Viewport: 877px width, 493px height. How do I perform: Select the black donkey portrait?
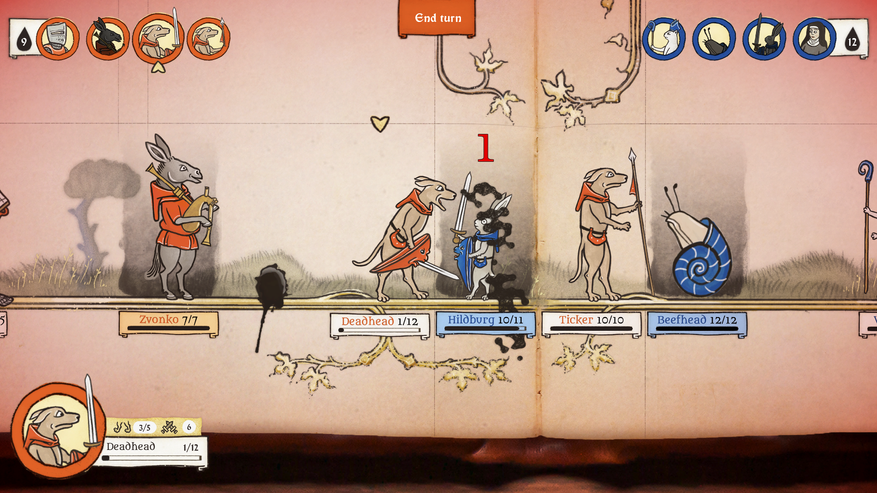(107, 39)
